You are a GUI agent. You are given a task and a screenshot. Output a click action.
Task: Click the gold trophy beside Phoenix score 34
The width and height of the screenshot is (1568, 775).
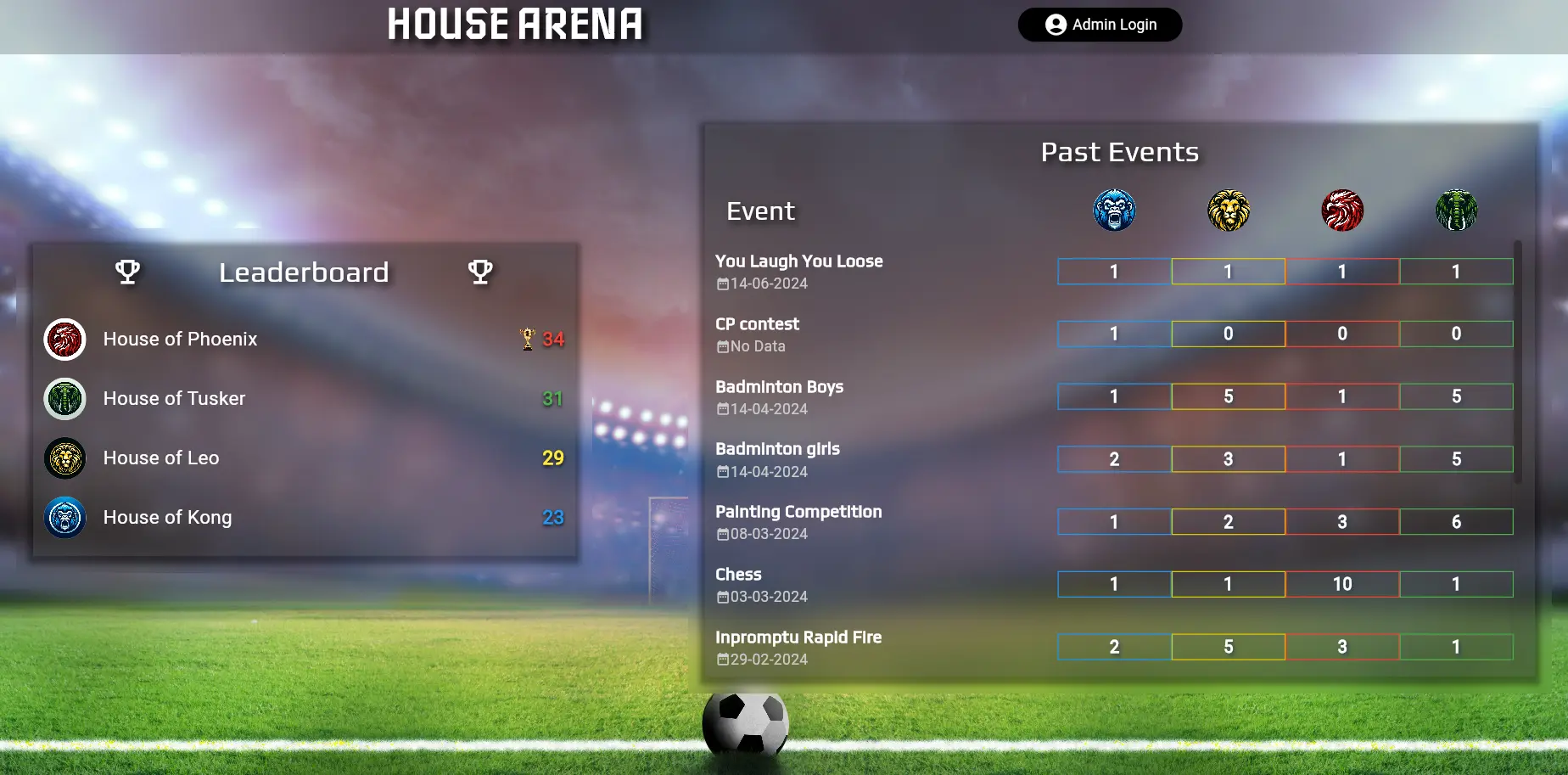tap(526, 337)
